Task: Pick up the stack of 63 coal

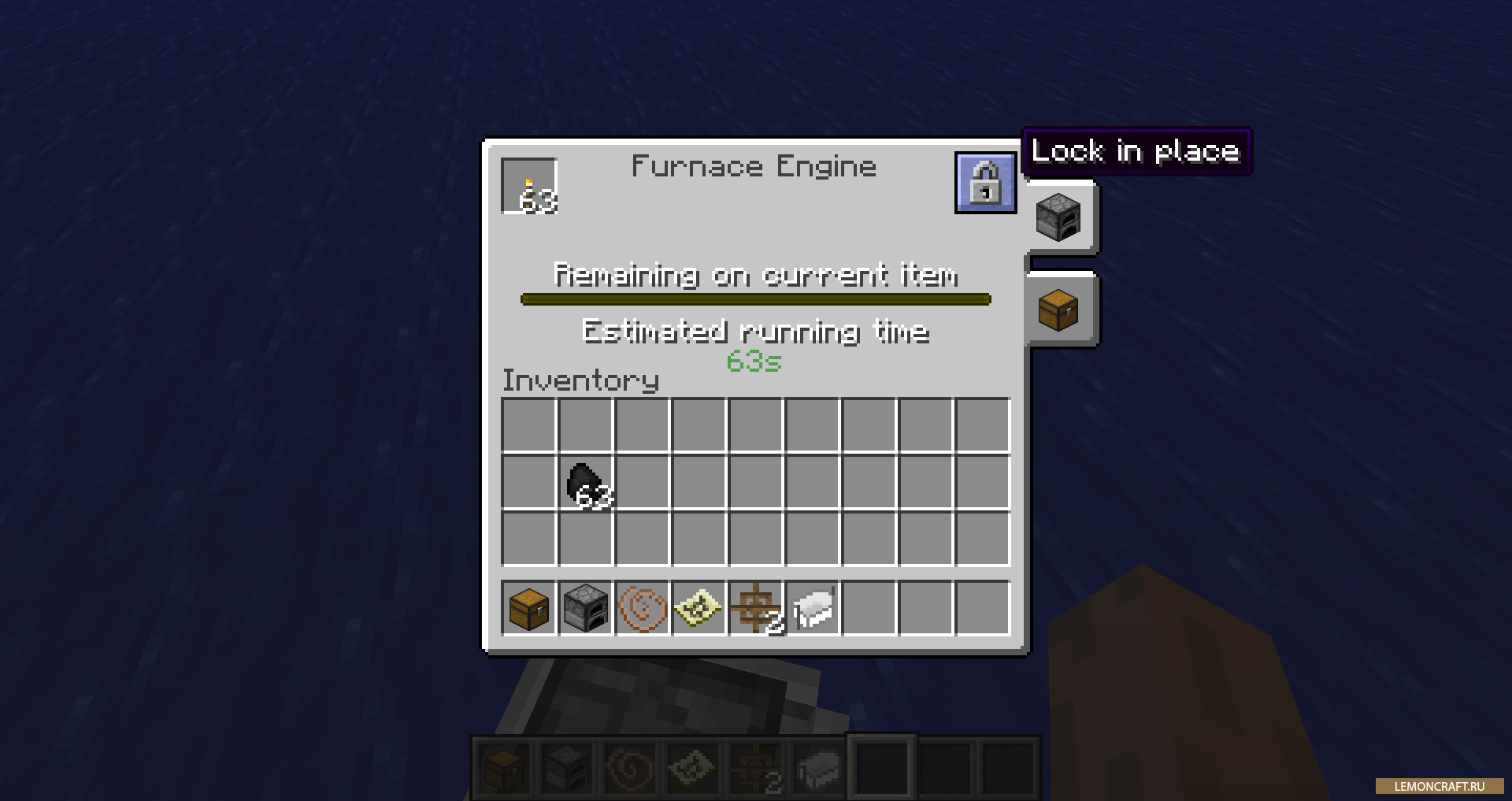Action: [586, 482]
